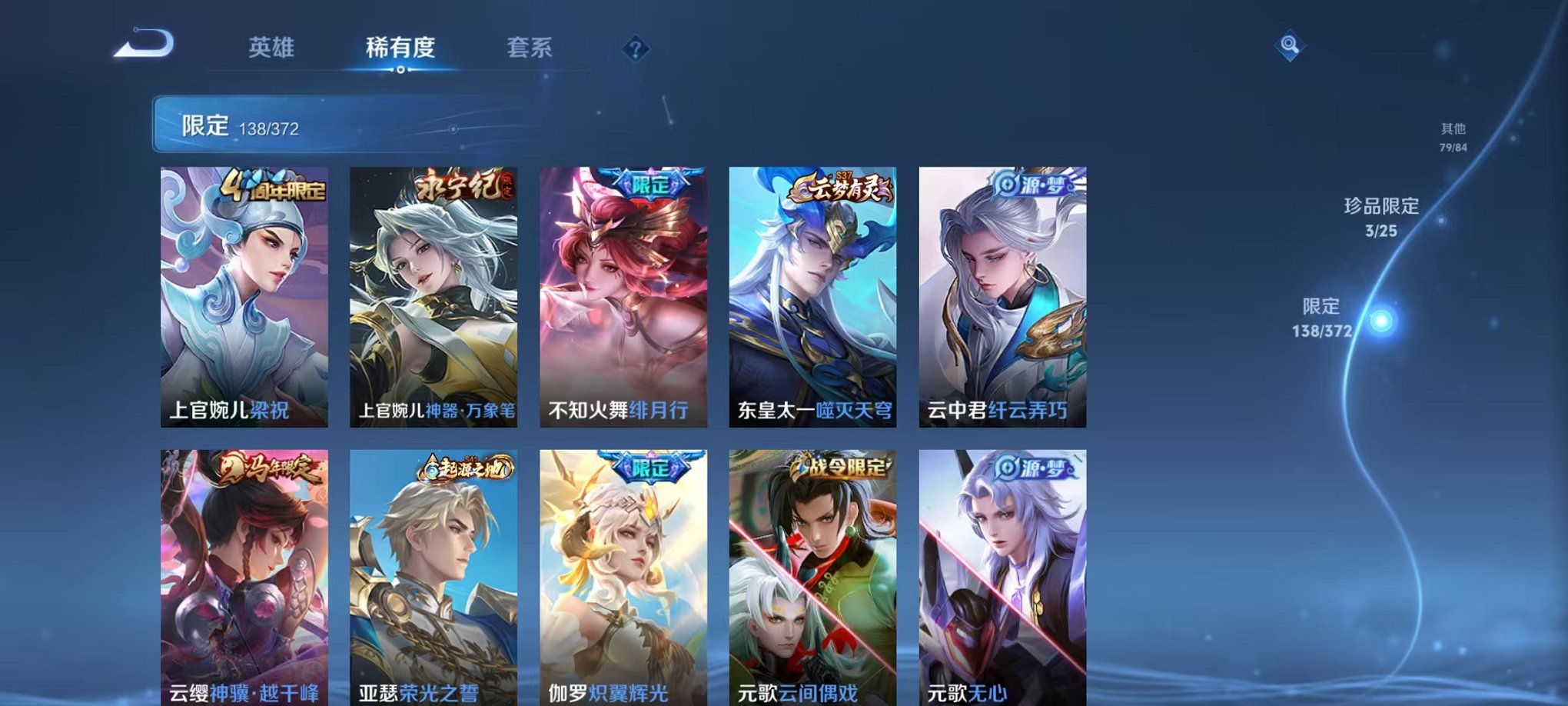
Task: Select the 稀有度 tab
Action: click(400, 48)
